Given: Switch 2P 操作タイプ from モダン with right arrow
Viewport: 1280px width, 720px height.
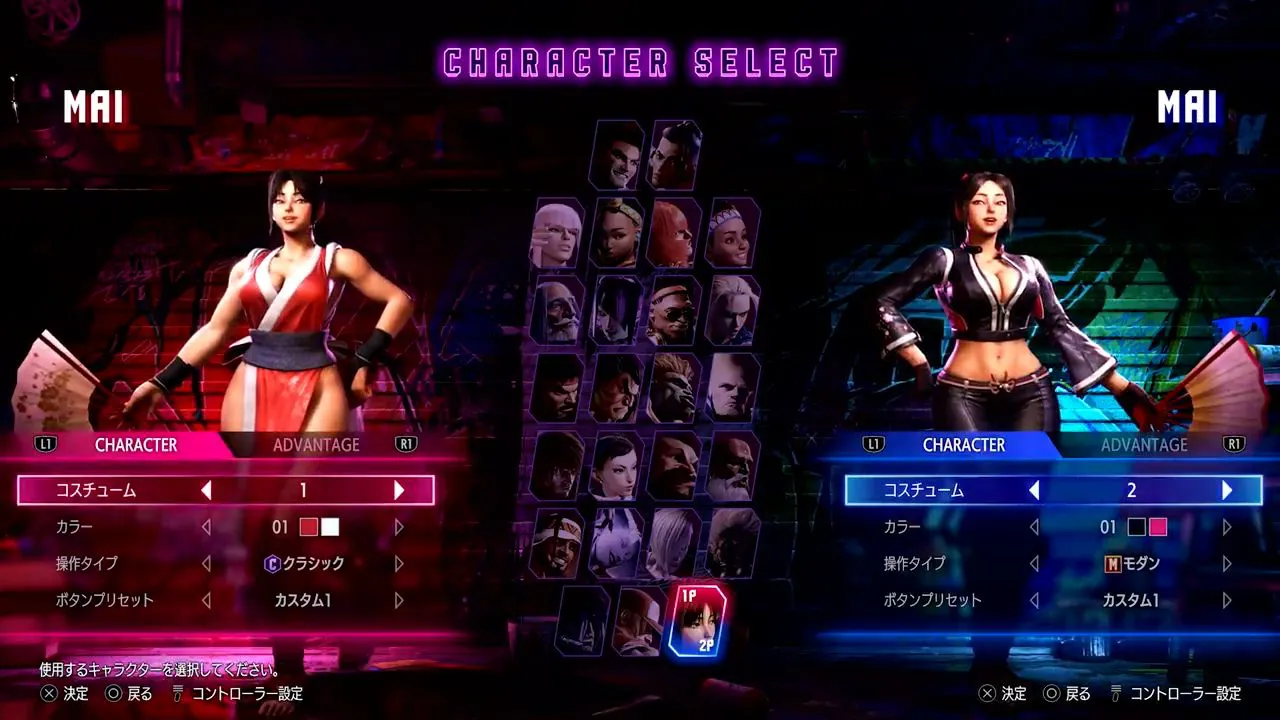Looking at the screenshot, I should [x=1227, y=564].
